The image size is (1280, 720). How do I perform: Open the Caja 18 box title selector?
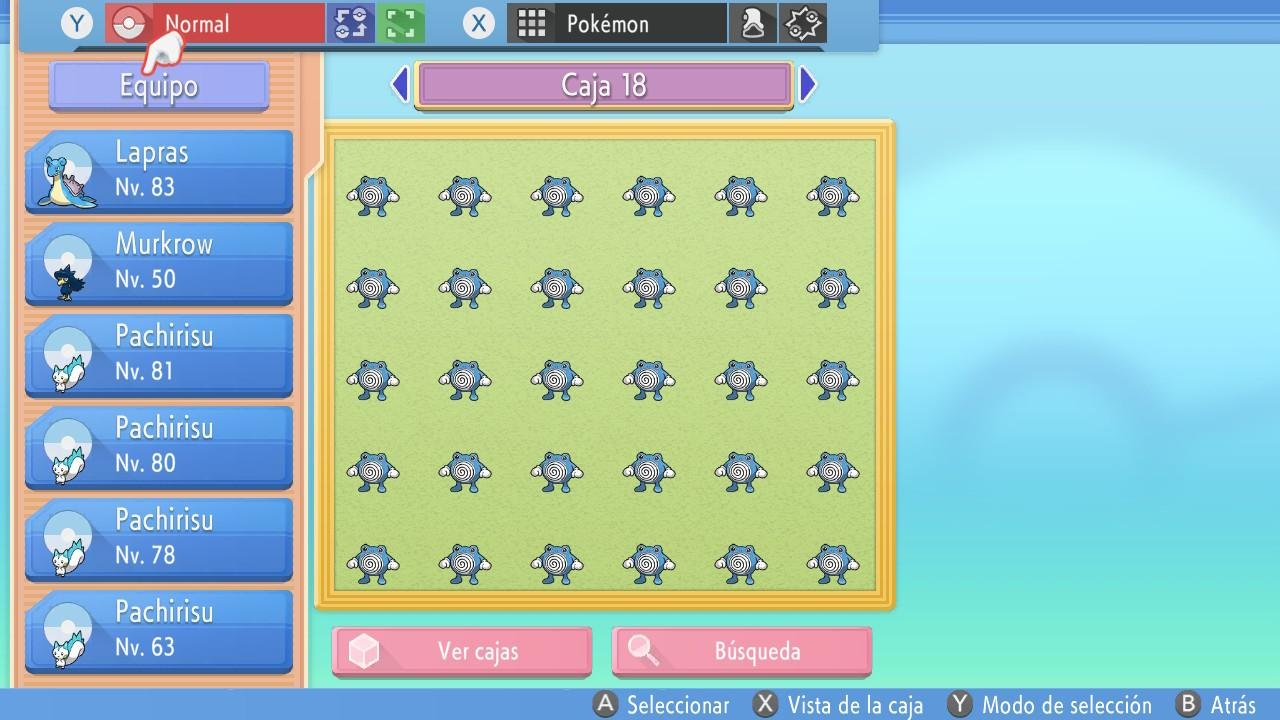tap(603, 84)
